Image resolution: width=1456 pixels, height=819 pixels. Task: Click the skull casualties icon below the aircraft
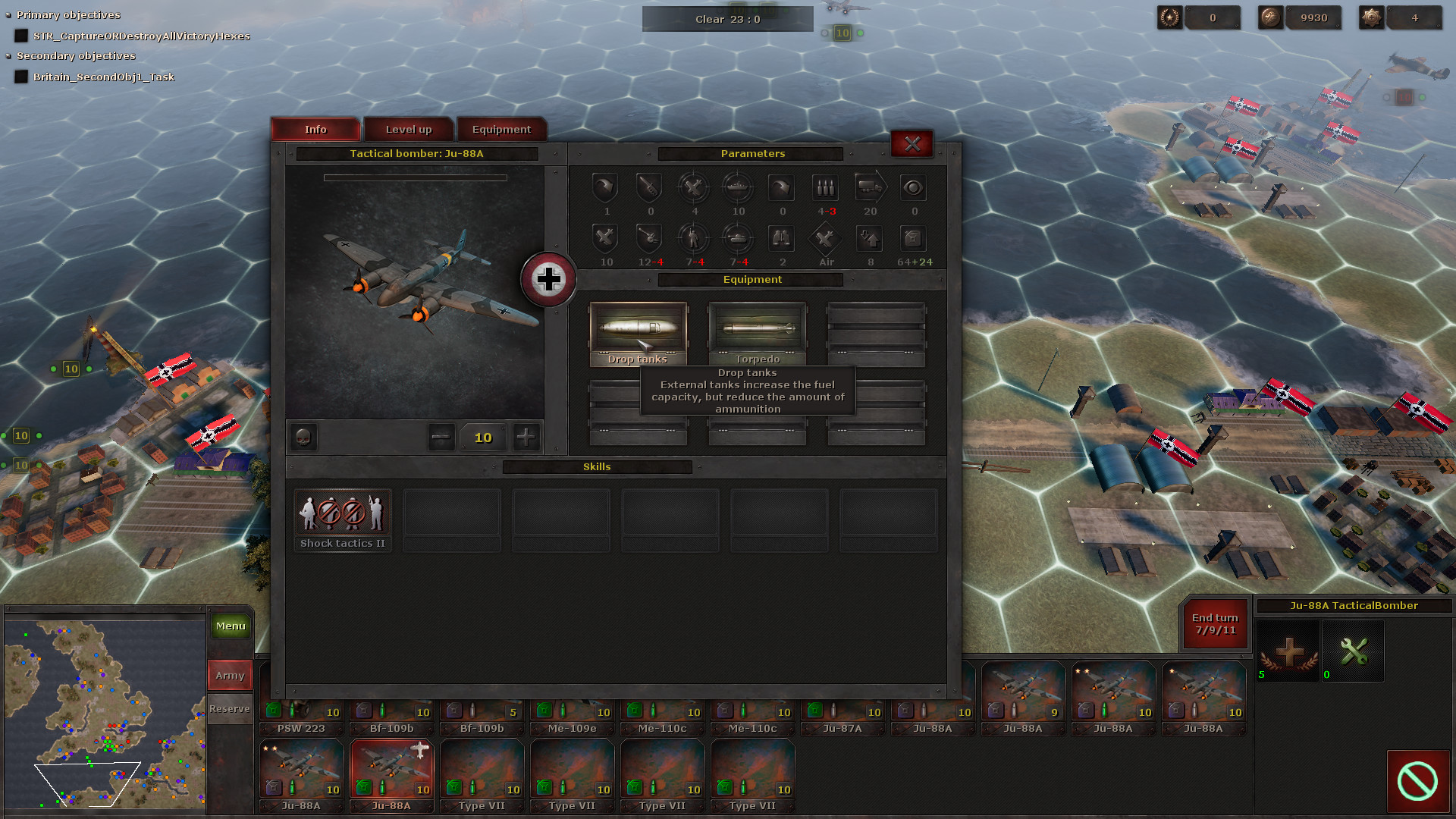pos(302,437)
